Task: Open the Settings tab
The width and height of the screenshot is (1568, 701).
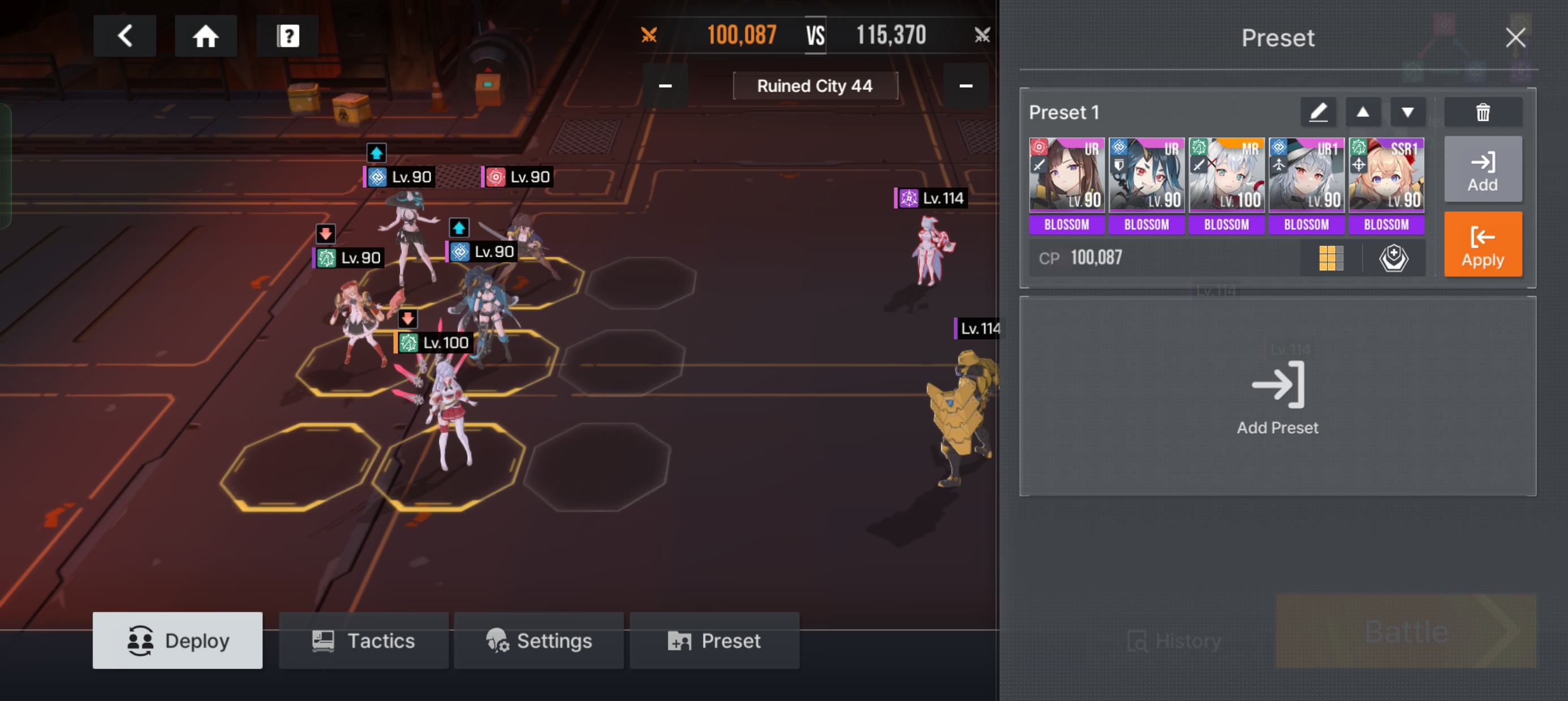Action: point(539,641)
